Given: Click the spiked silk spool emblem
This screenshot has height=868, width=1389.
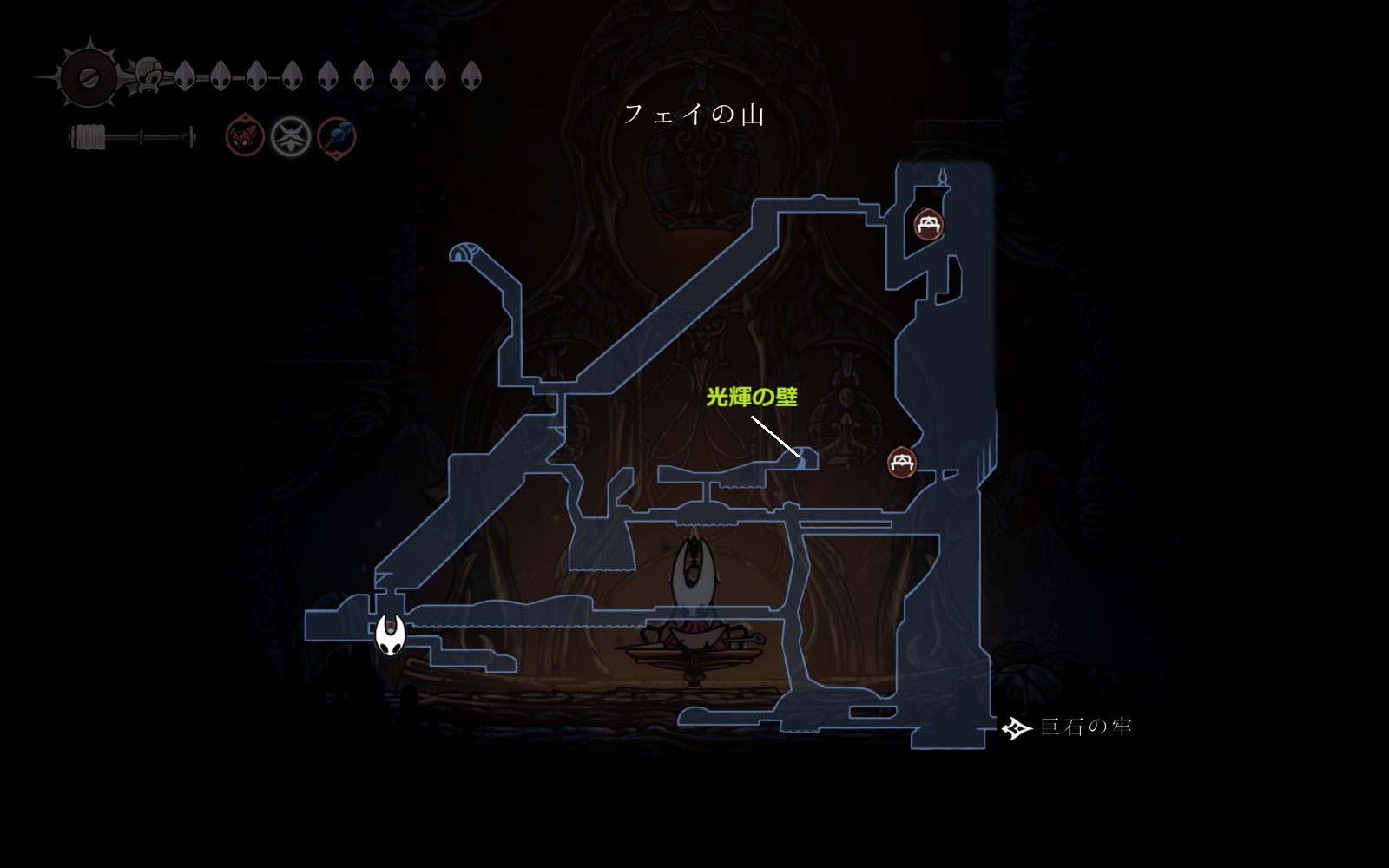Looking at the screenshot, I should 88,77.
